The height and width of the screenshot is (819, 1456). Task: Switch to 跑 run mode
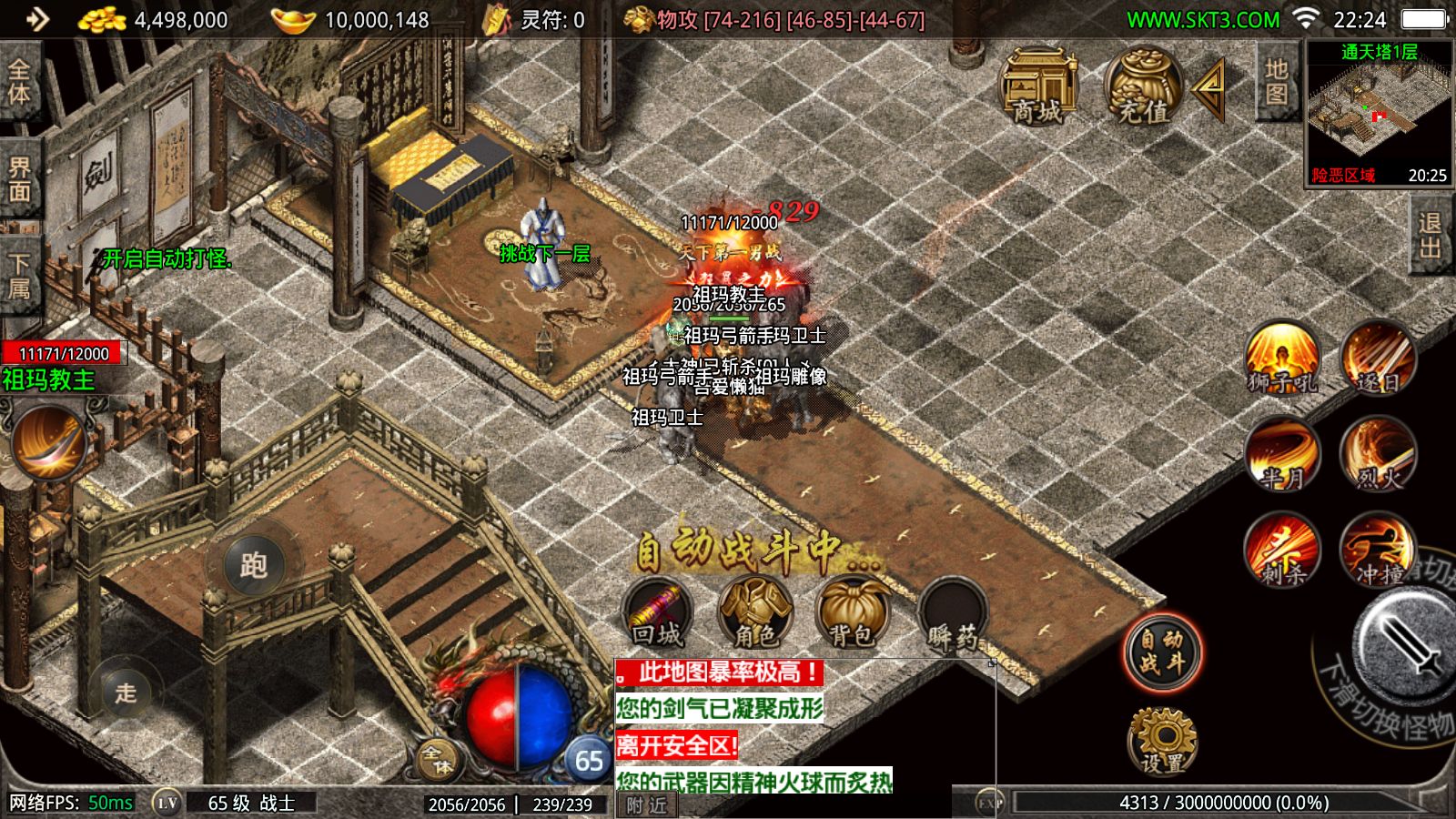253,565
